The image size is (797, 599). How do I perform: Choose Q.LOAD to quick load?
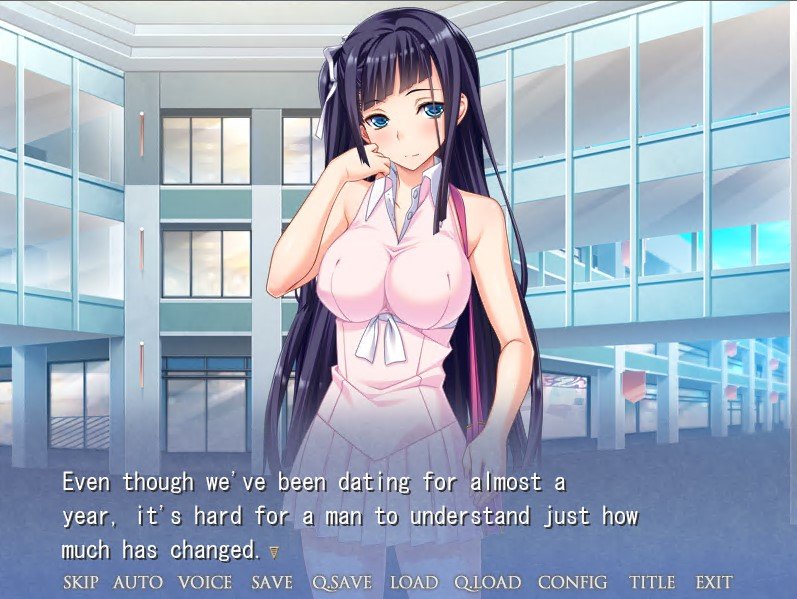[x=487, y=582]
